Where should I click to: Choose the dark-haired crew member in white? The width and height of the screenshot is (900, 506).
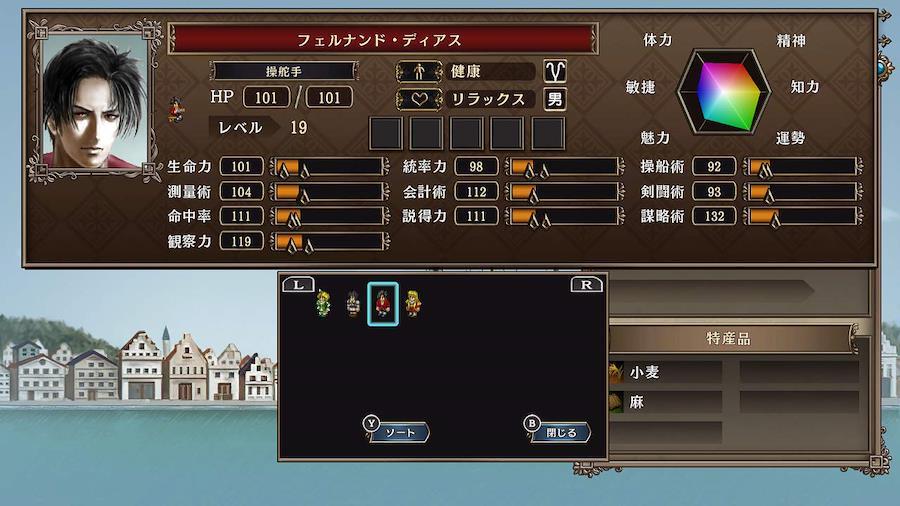pos(352,302)
